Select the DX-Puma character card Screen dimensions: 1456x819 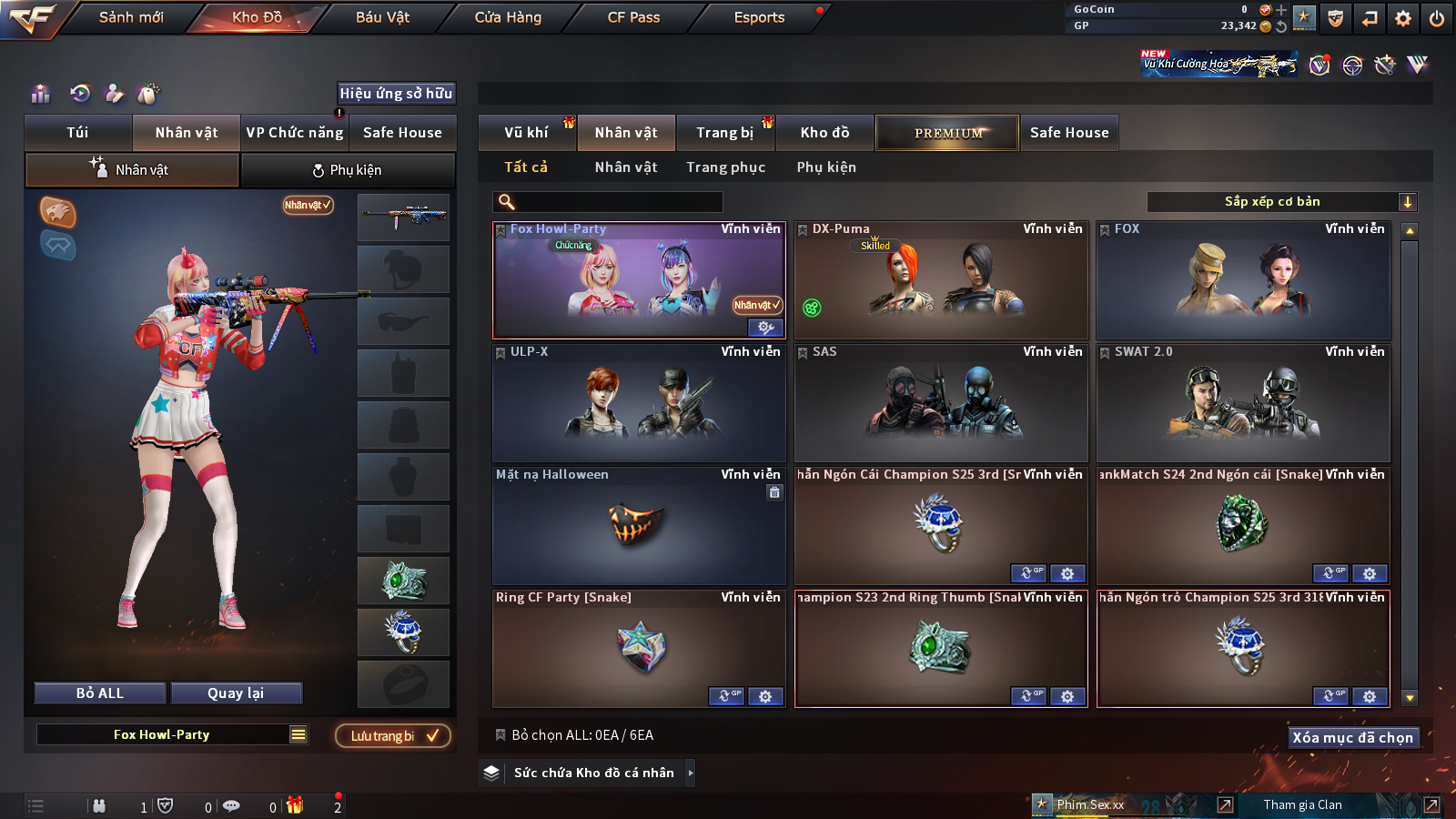pyautogui.click(x=941, y=280)
